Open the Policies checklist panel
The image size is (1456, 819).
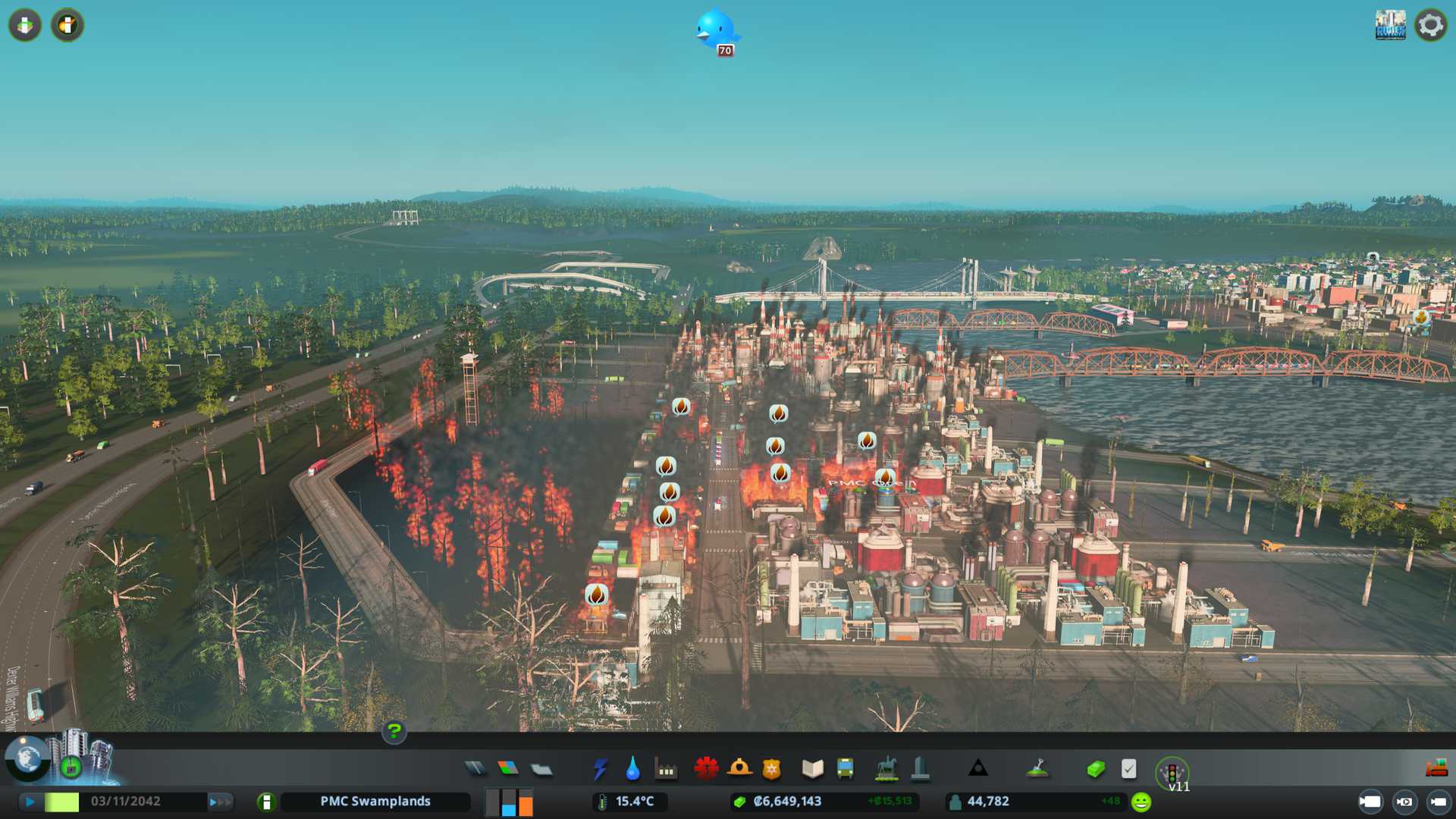point(1128,769)
